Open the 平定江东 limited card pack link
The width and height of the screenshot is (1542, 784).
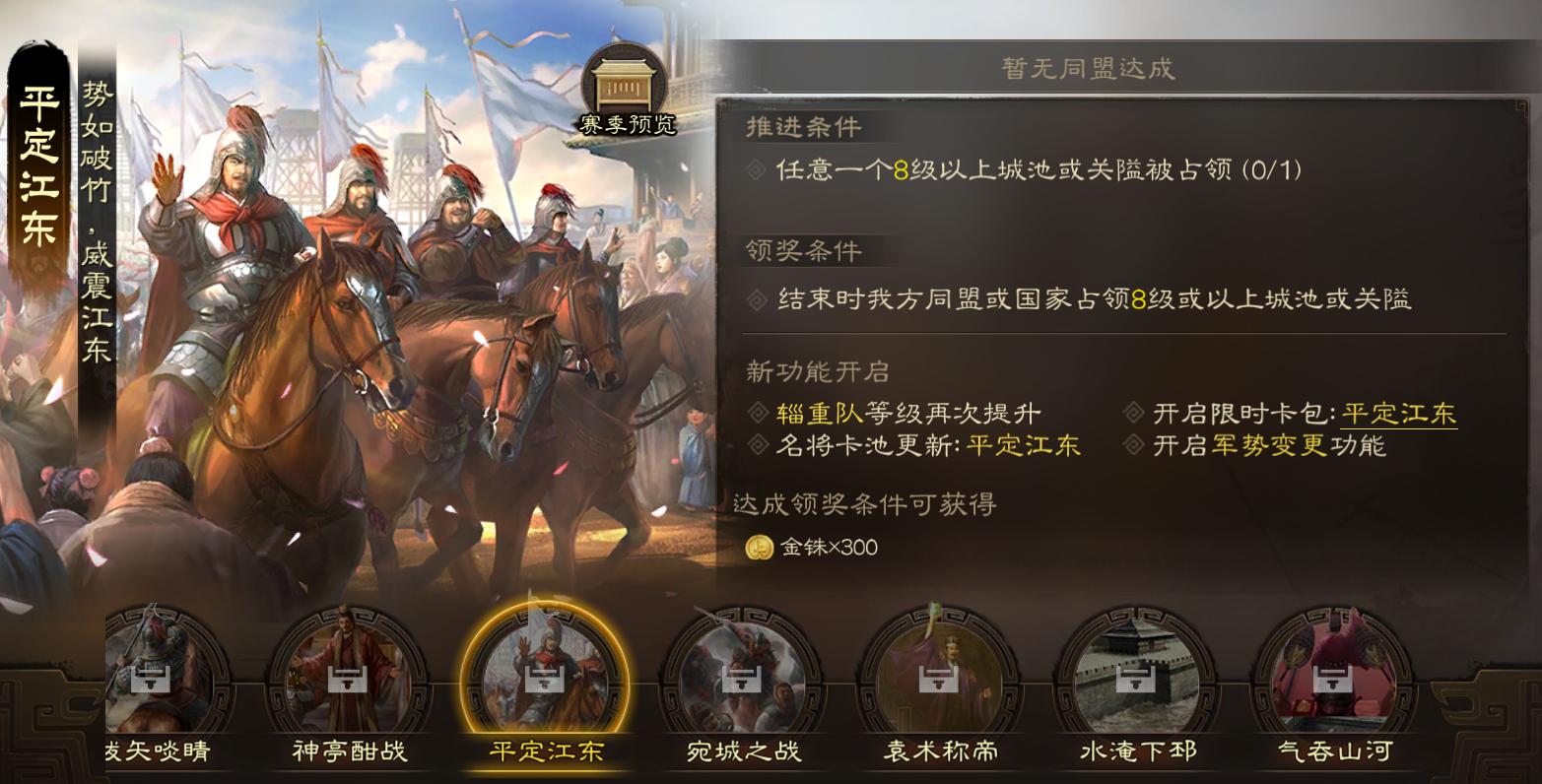point(1397,415)
